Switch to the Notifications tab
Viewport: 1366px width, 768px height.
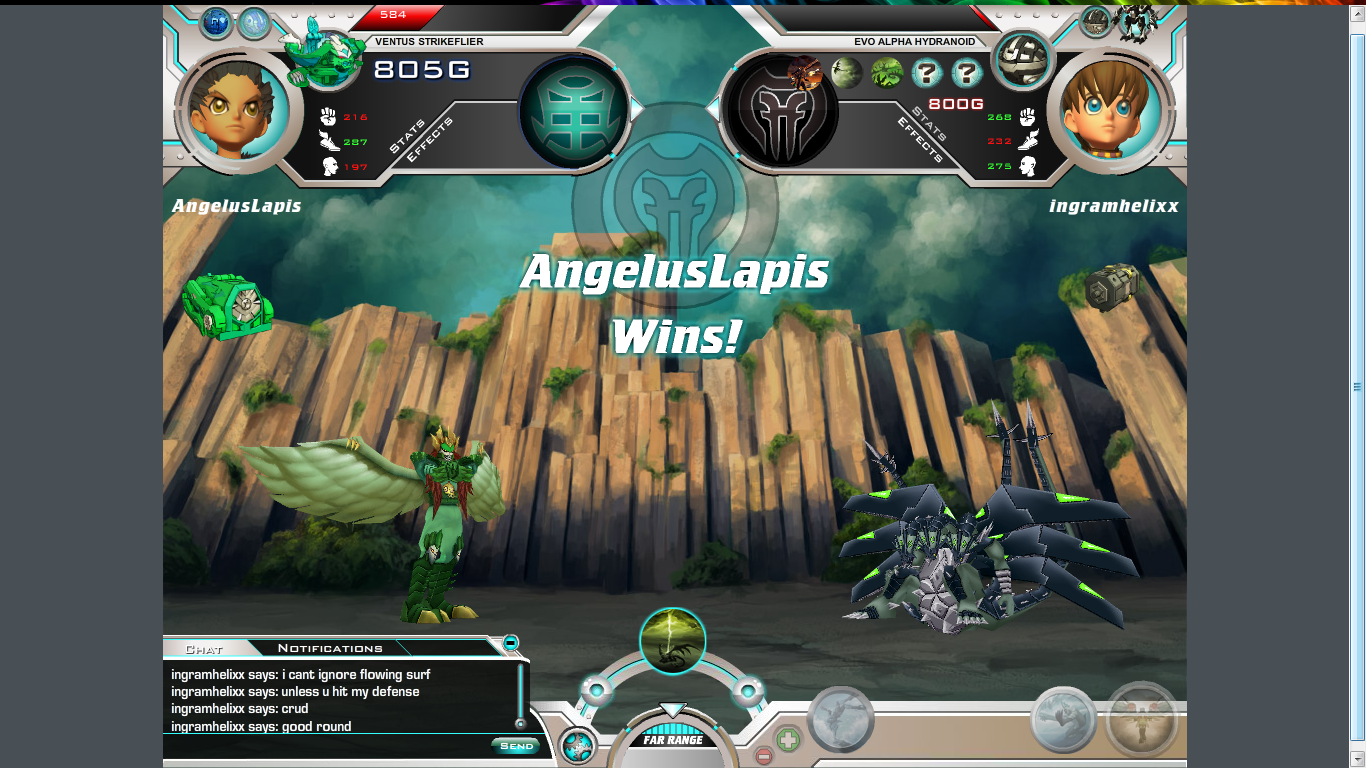(x=330, y=648)
